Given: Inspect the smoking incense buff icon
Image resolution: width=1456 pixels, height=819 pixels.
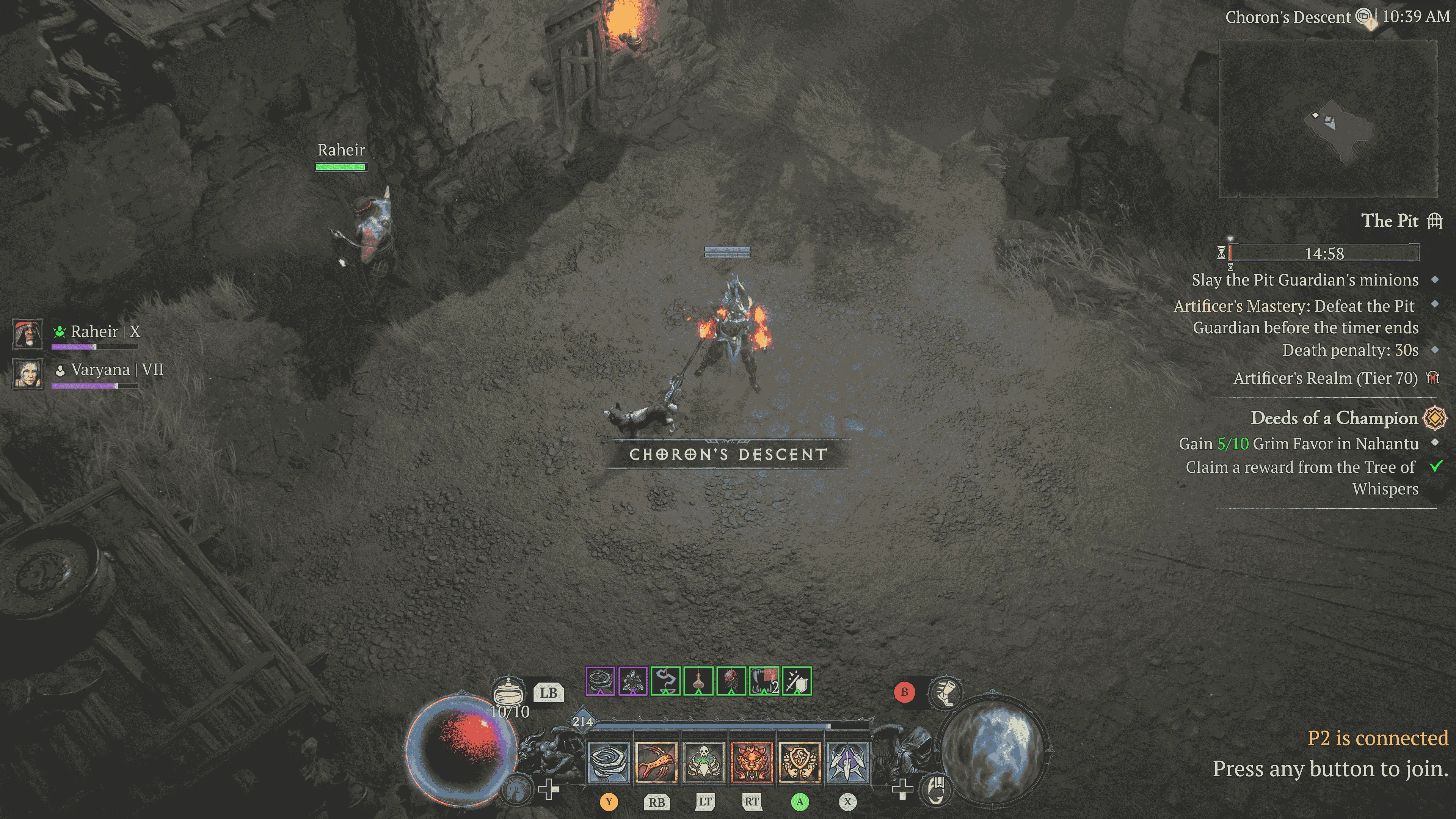Looking at the screenshot, I should click(666, 681).
